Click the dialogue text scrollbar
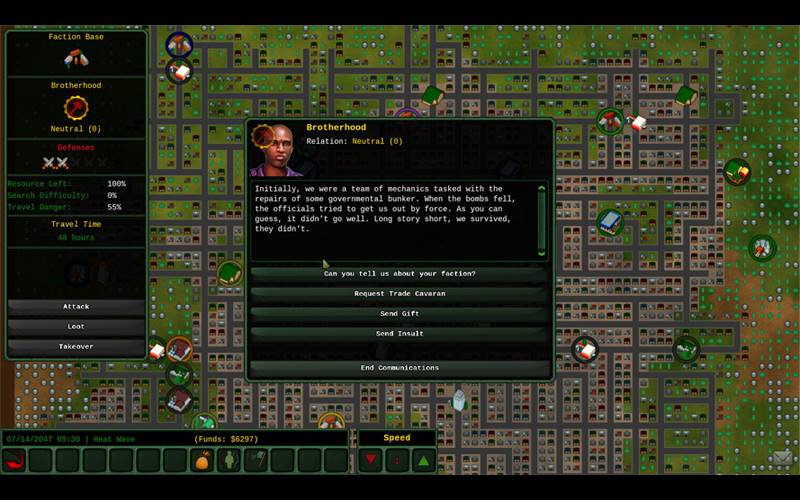 [543, 220]
